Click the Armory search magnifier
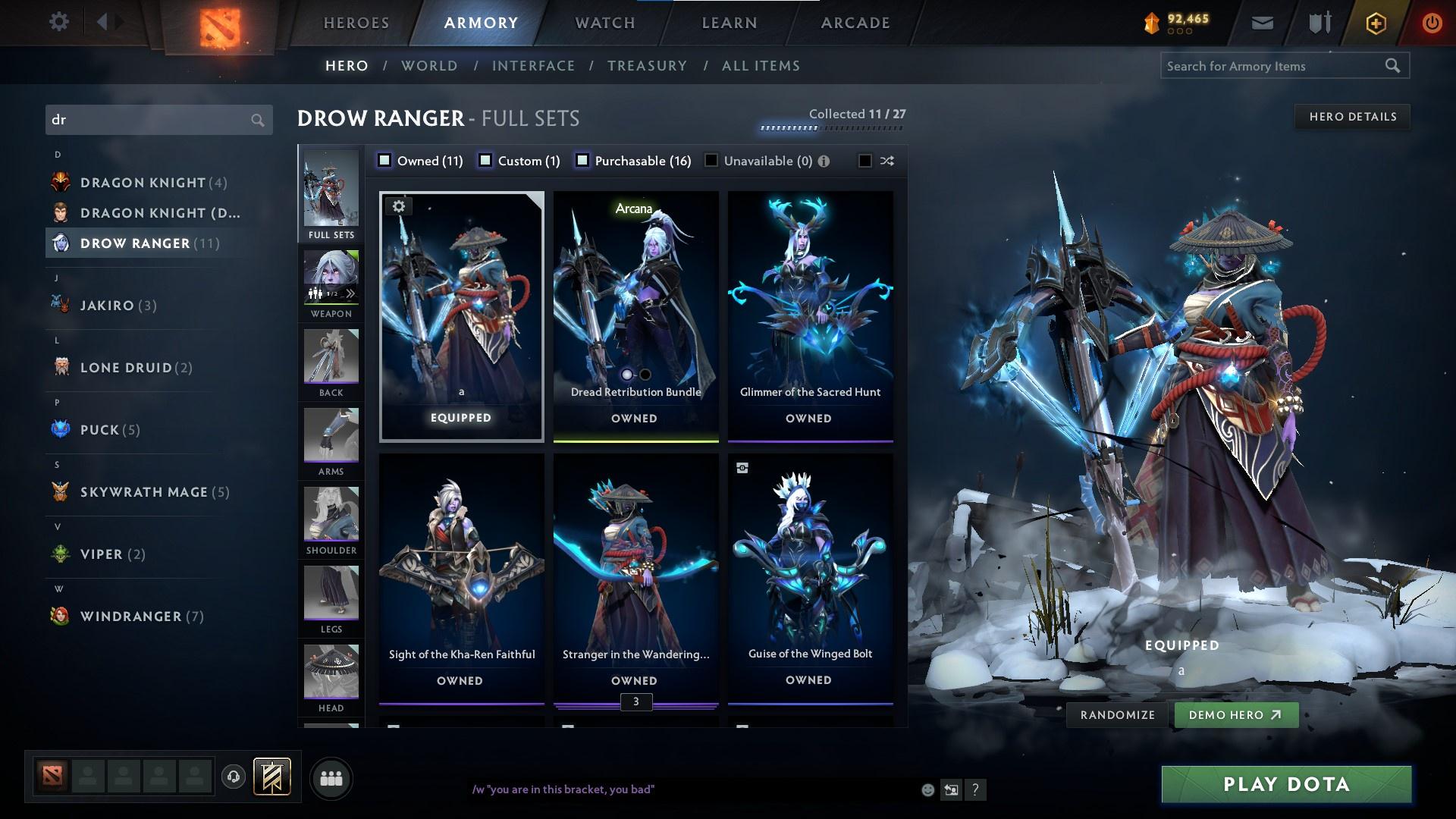 click(1394, 66)
